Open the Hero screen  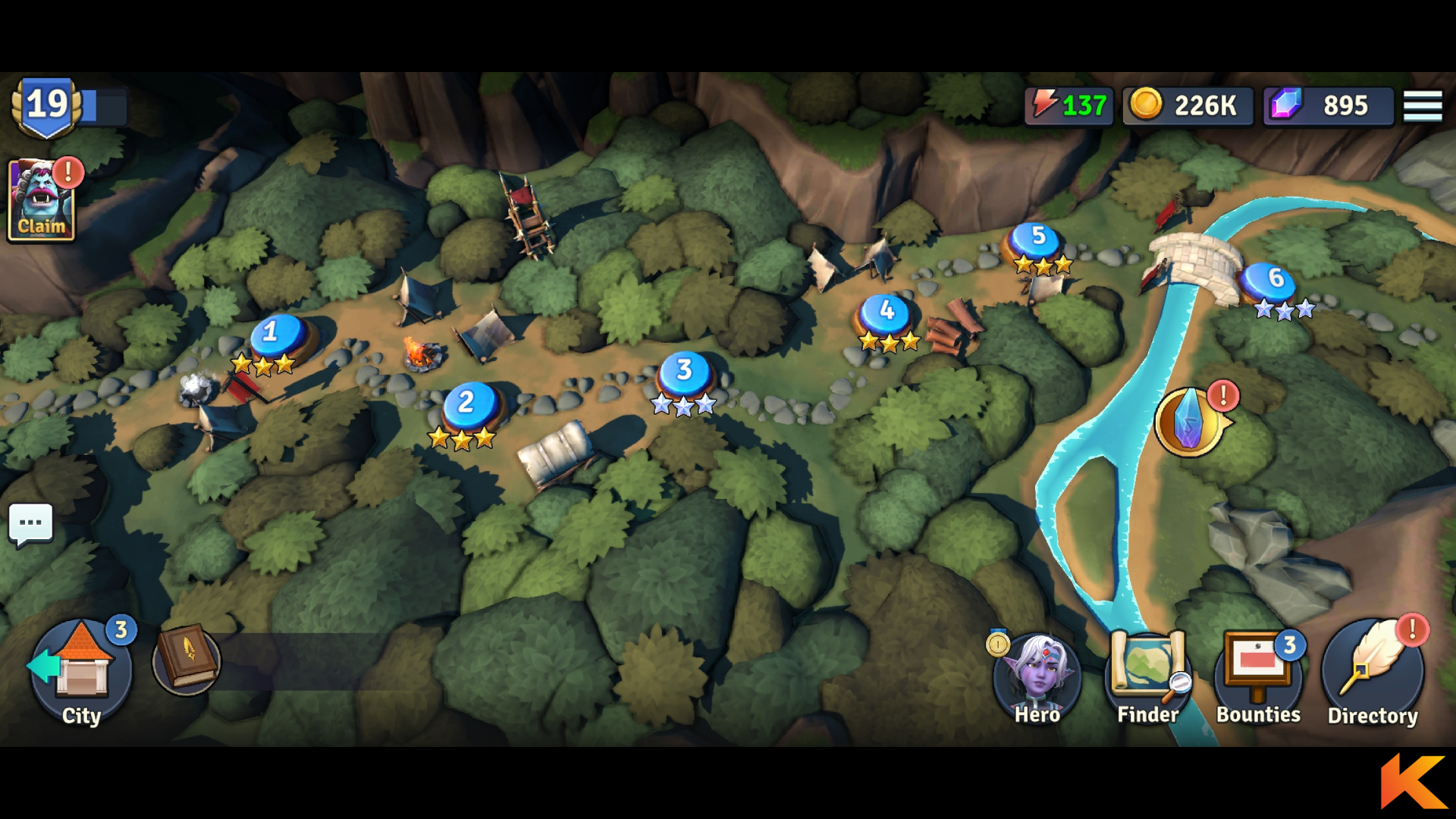pyautogui.click(x=1037, y=676)
